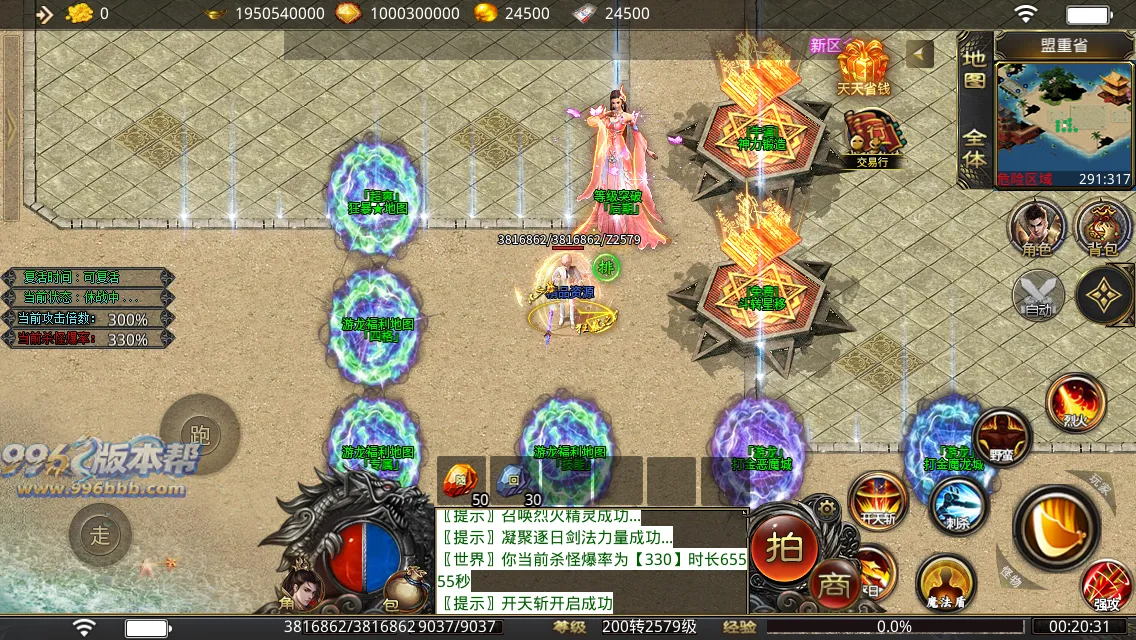Open the 角色 character panel
1136x640 pixels.
tap(1037, 225)
